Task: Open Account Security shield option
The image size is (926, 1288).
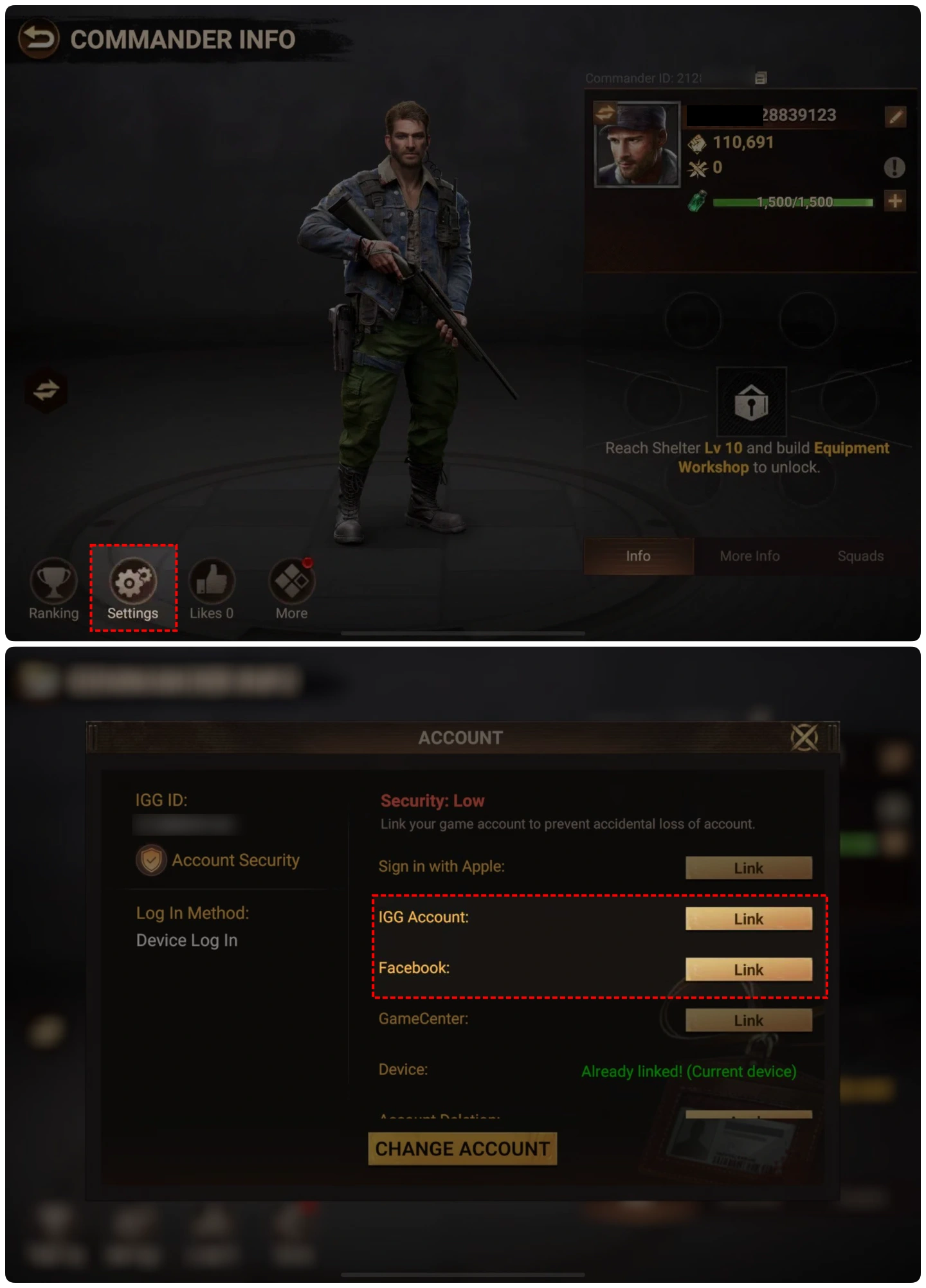Action: pos(218,860)
